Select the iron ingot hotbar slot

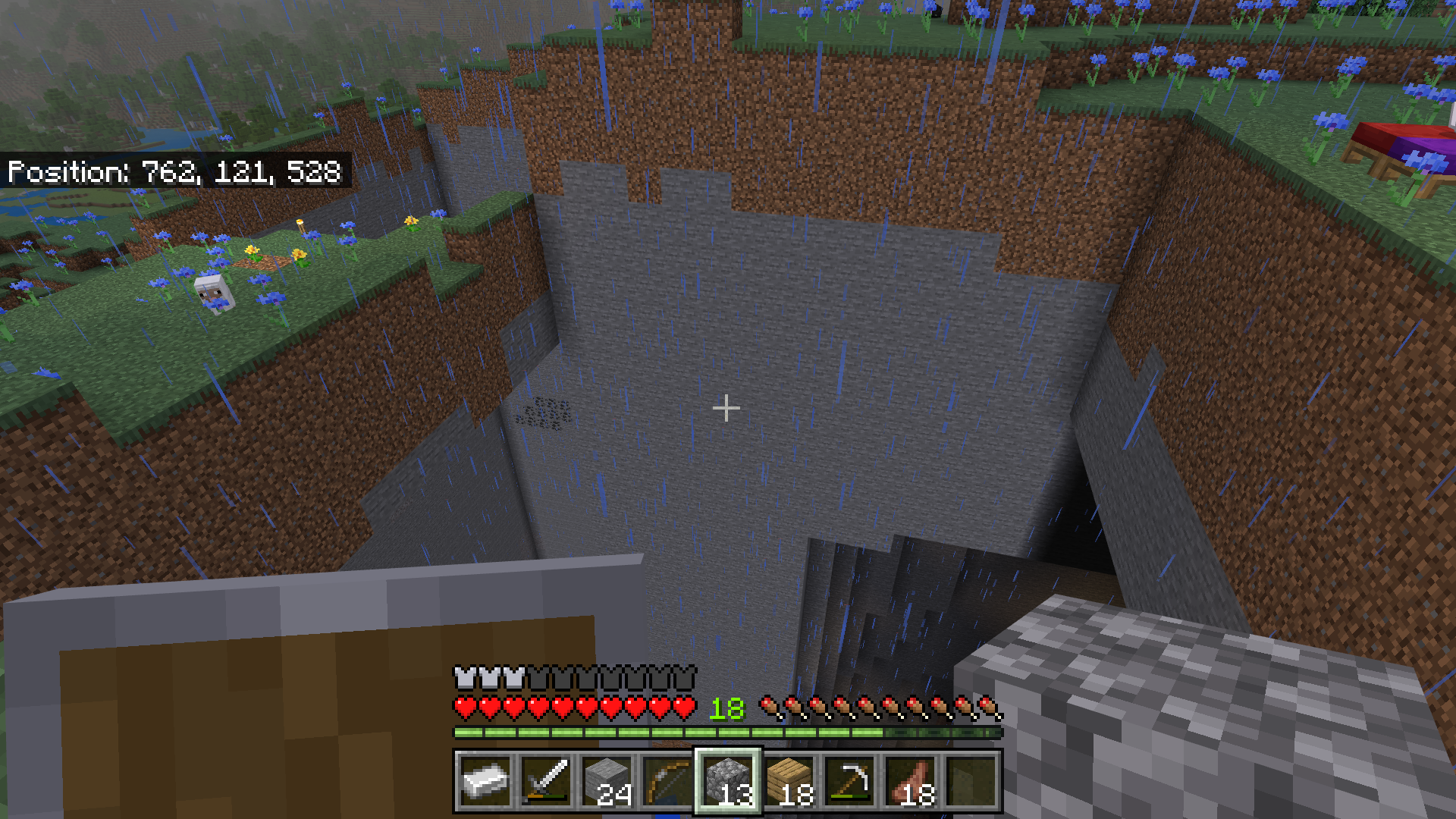tap(485, 781)
